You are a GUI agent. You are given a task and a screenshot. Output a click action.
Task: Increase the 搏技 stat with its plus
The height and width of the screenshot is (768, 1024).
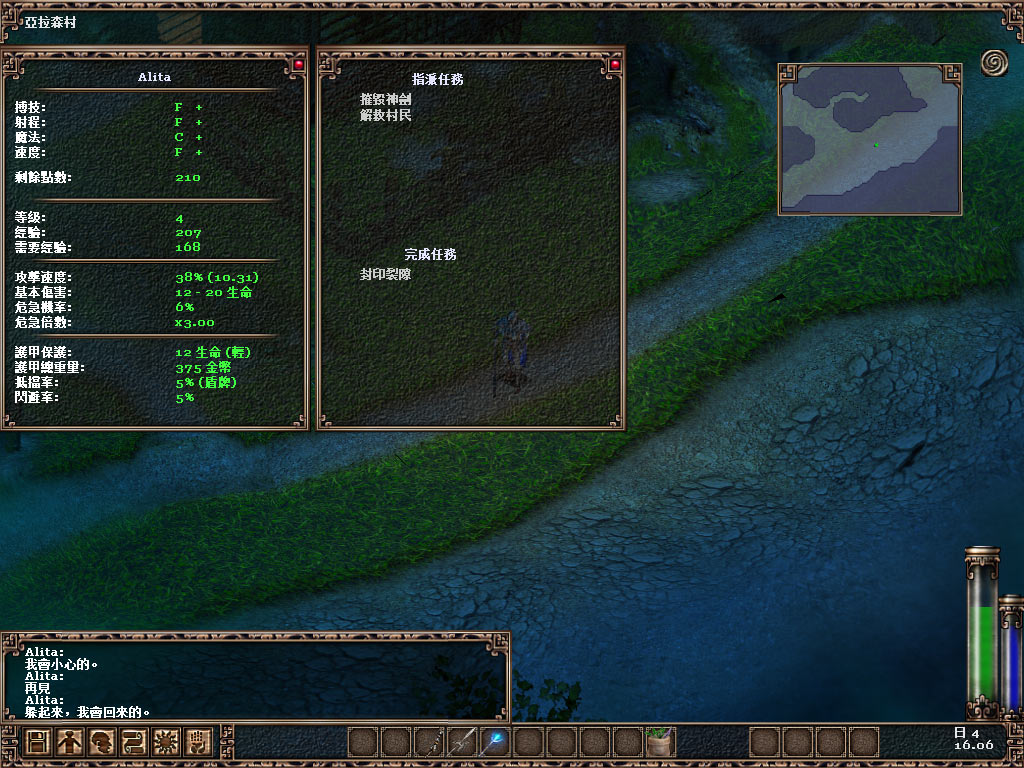pyautogui.click(x=199, y=107)
